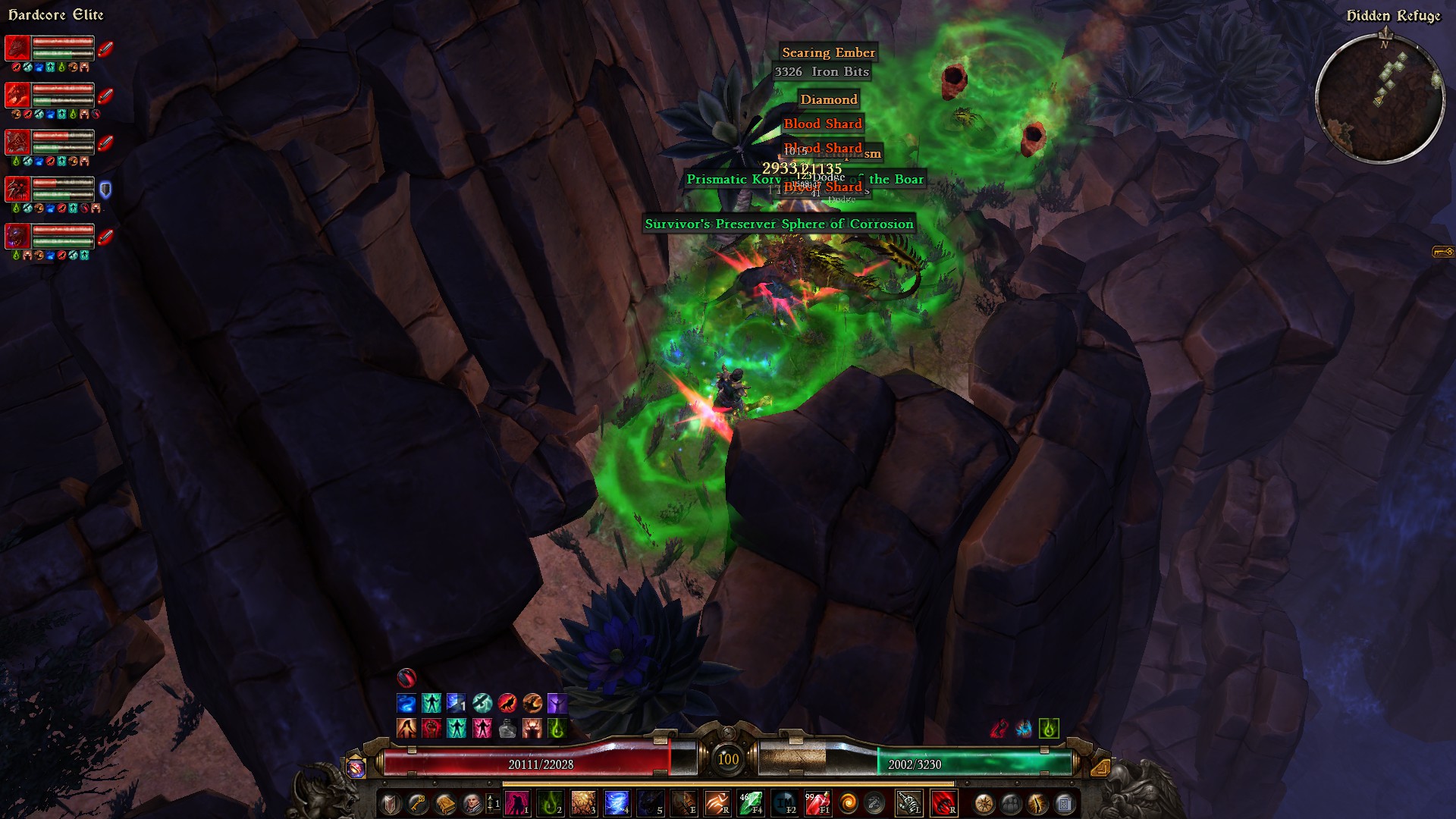Trigger the orange slash skill bound to R
This screenshot has height=819, width=1456.
click(x=717, y=802)
